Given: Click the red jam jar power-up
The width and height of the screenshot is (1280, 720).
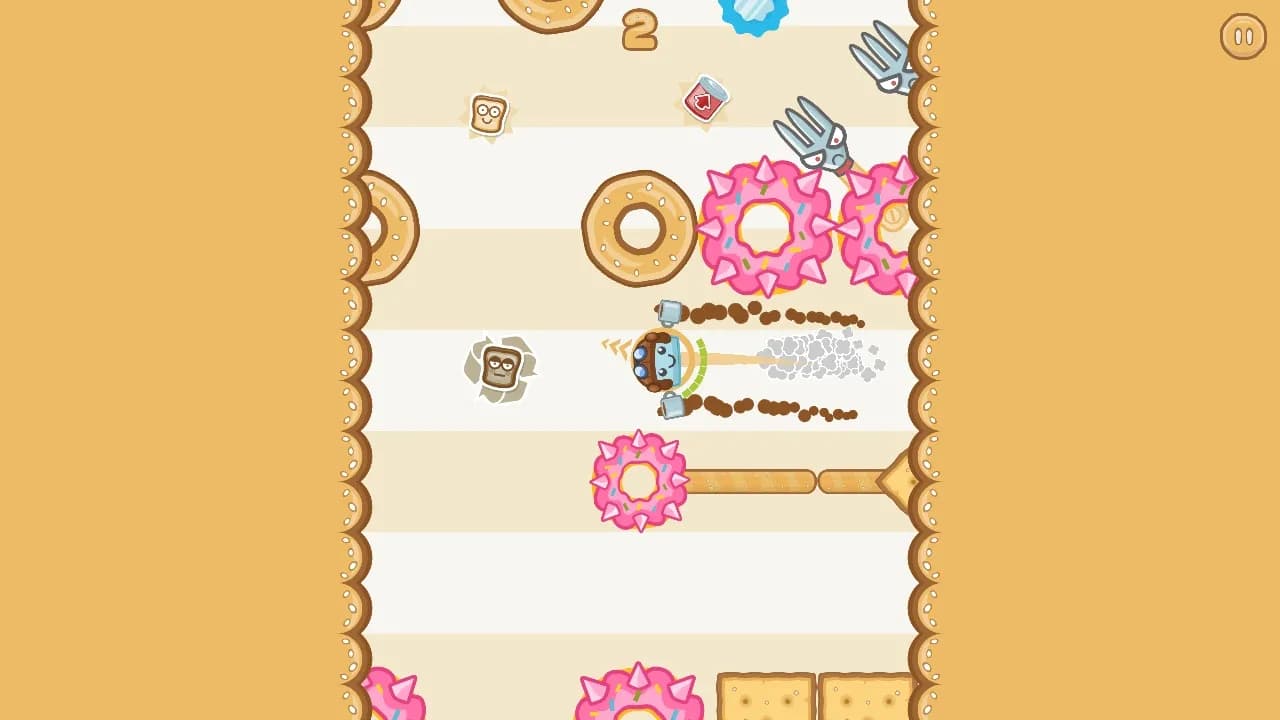Looking at the screenshot, I should (708, 99).
